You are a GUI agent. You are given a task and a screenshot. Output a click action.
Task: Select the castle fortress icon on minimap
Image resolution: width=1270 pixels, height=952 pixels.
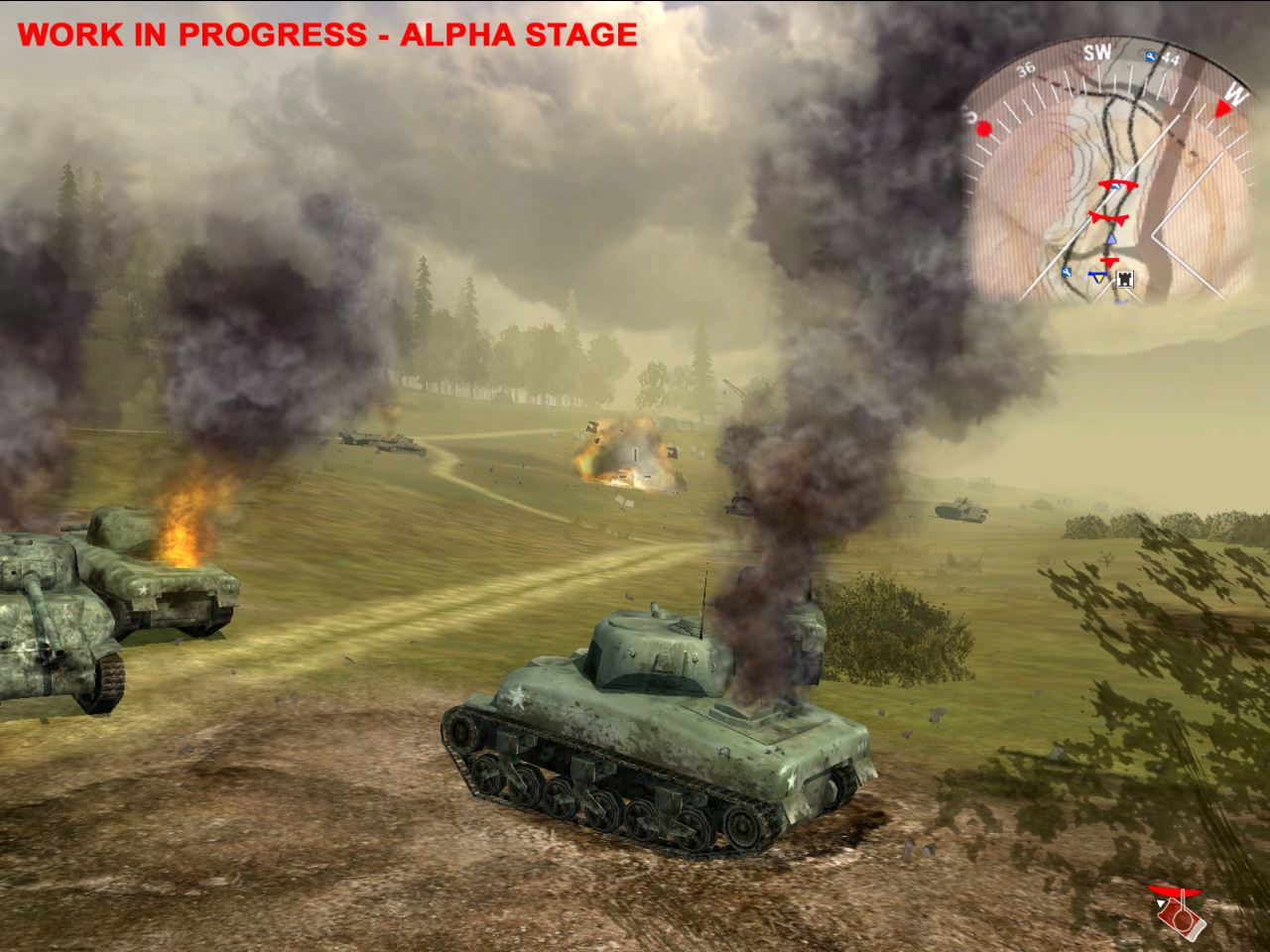(1123, 279)
